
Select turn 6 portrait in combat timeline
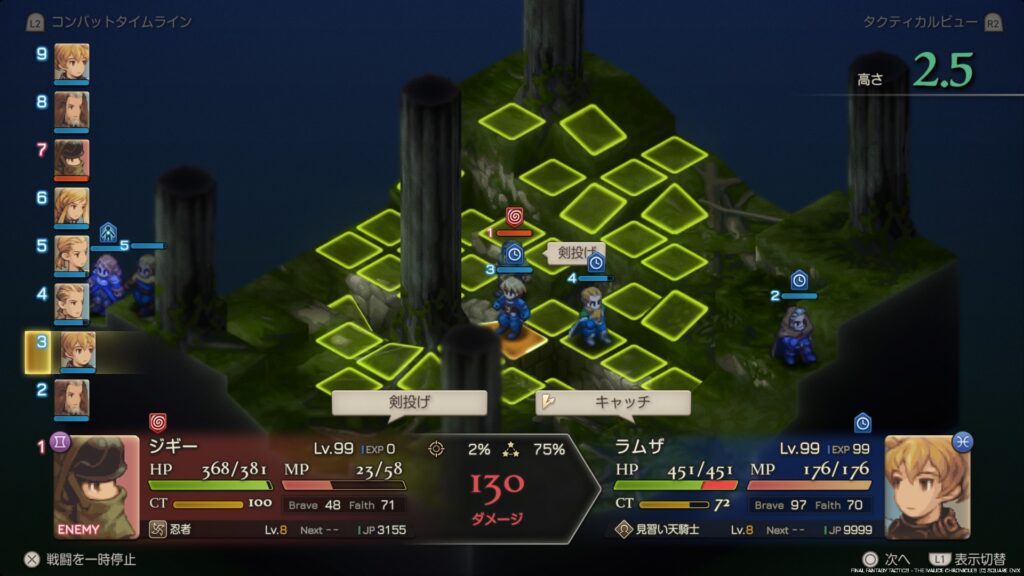(71, 205)
